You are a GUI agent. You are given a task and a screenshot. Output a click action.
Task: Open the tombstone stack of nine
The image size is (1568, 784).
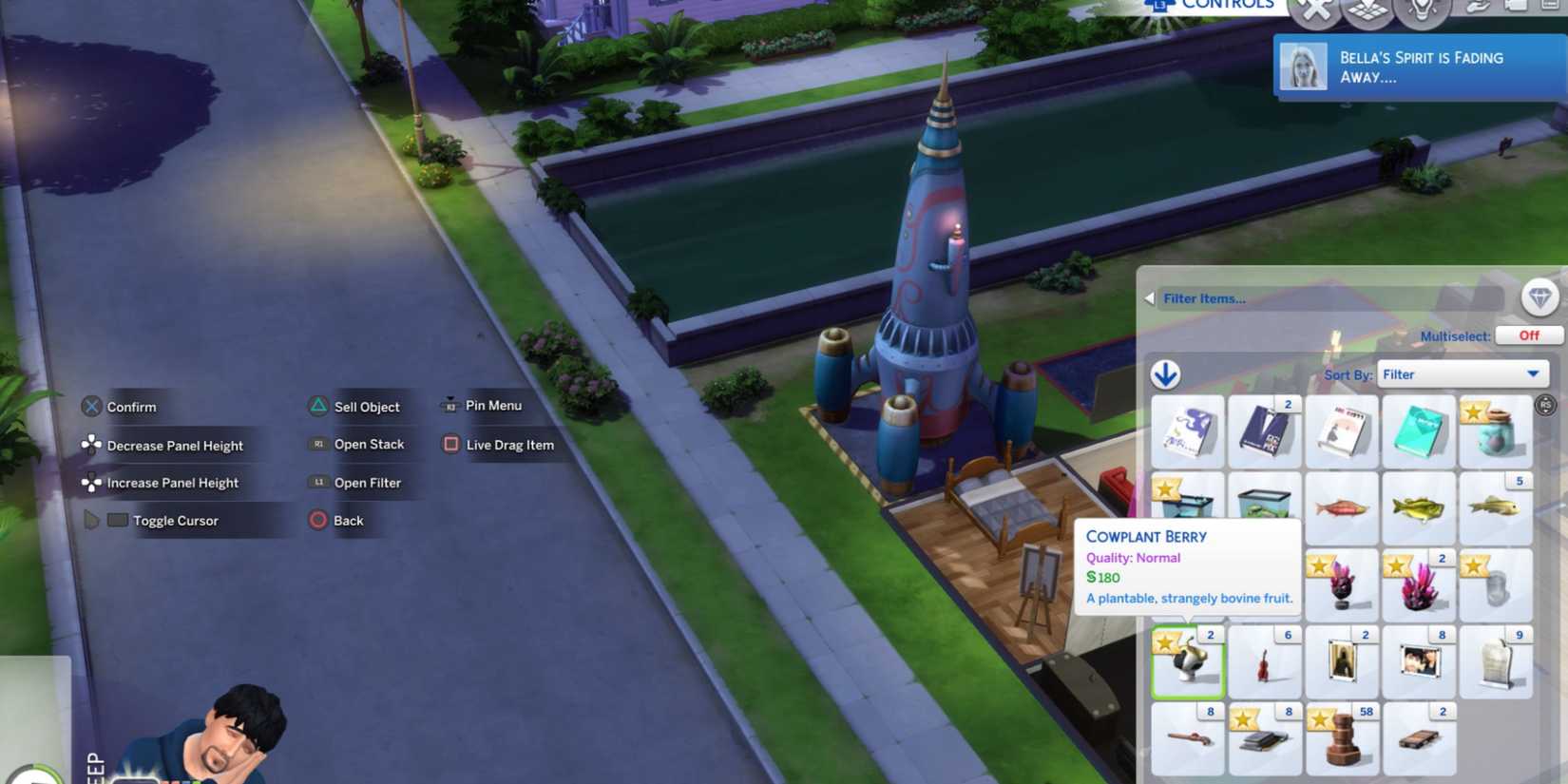pyautogui.click(x=1495, y=661)
